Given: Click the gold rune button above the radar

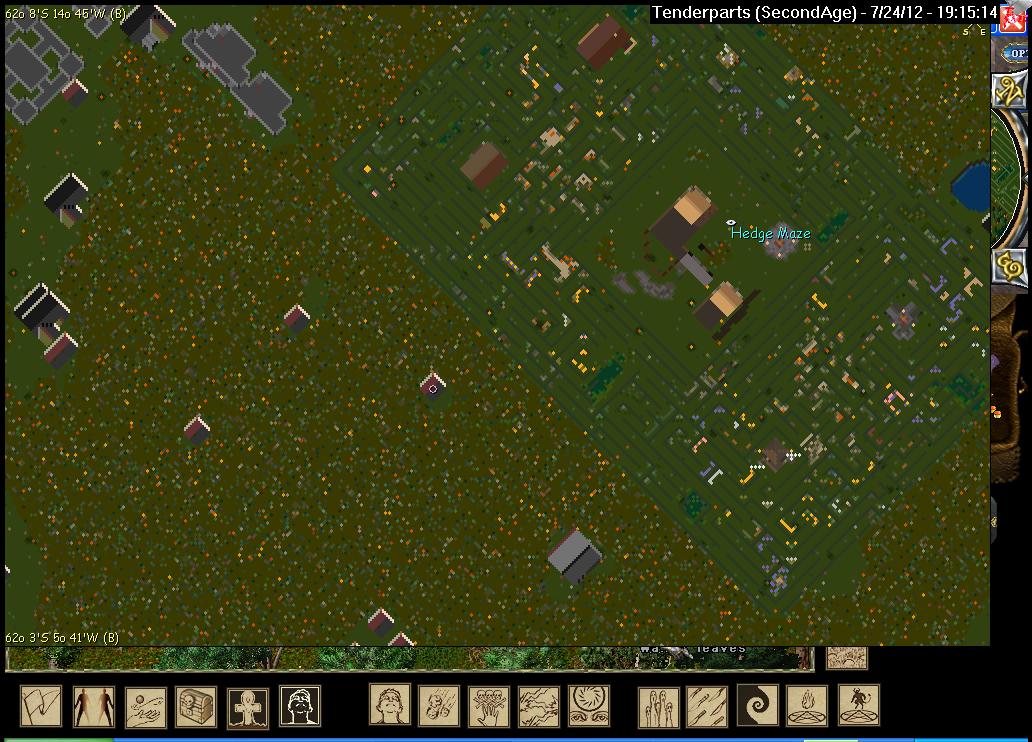Looking at the screenshot, I should coord(1009,90).
